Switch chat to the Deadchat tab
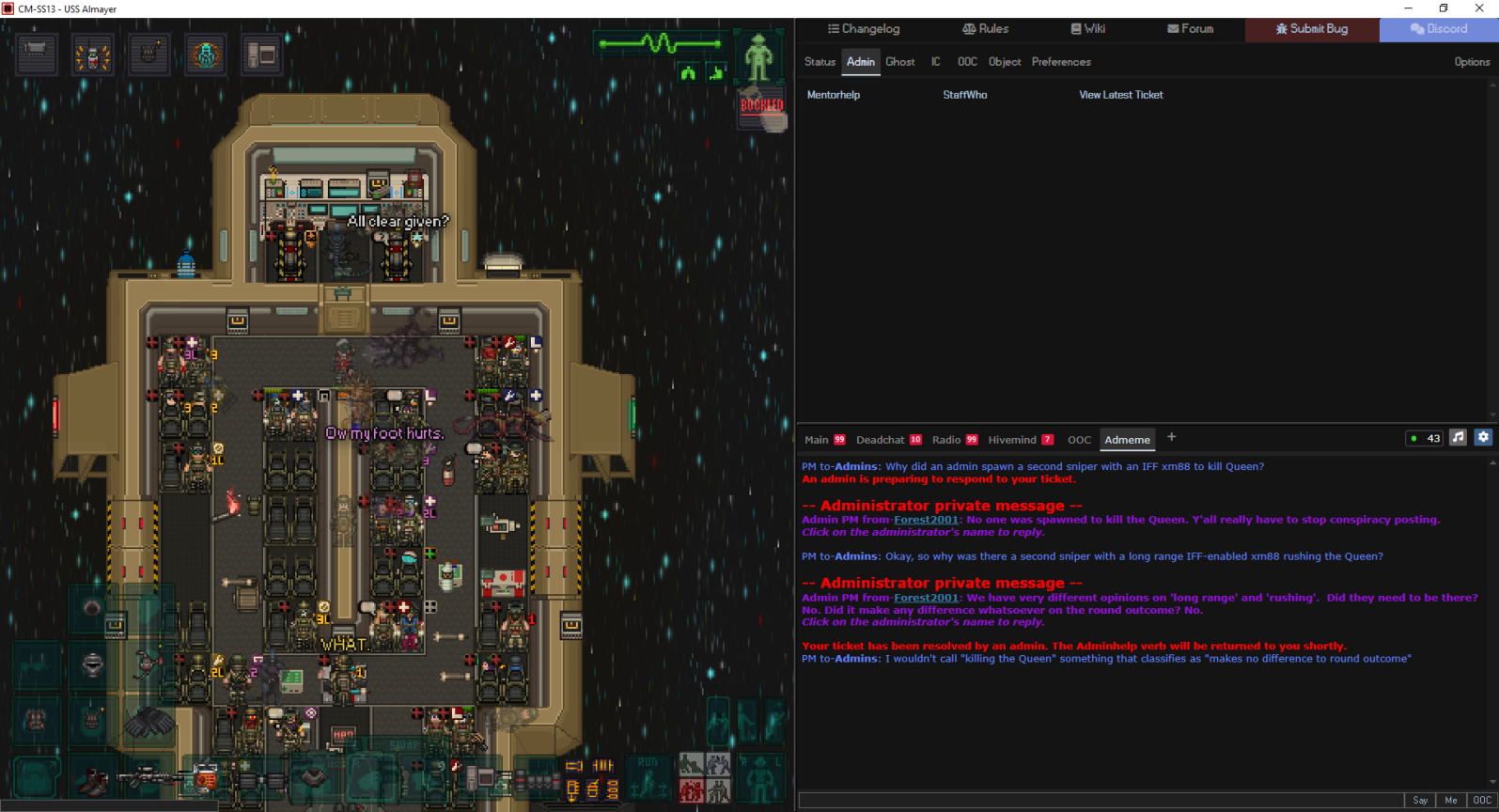1499x812 pixels. point(881,440)
